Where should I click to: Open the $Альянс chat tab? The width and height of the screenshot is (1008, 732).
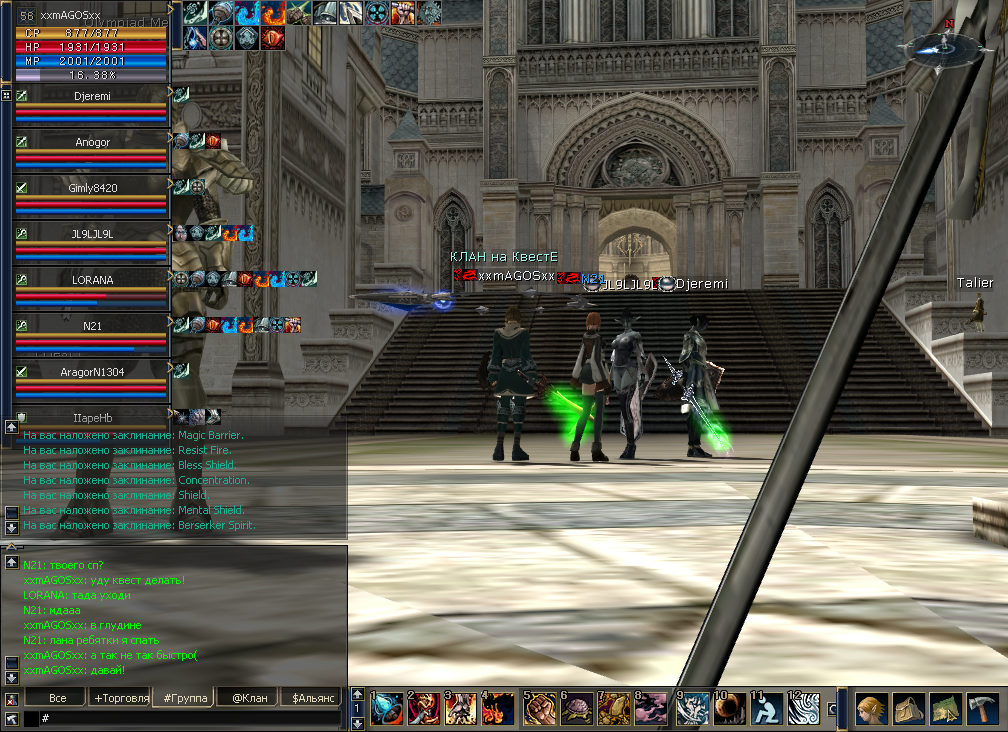pyautogui.click(x=312, y=698)
